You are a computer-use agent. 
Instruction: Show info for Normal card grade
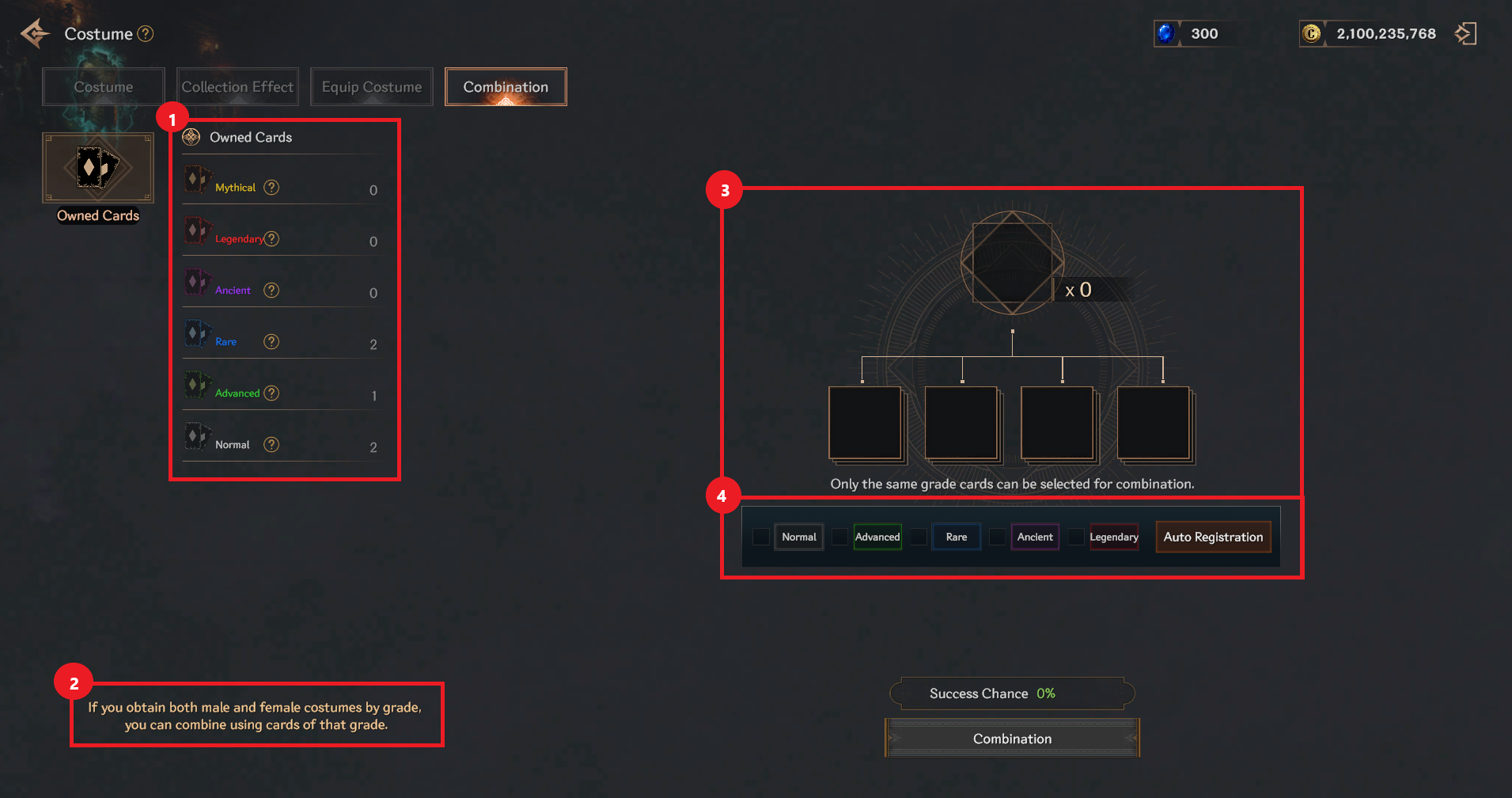pyautogui.click(x=271, y=445)
